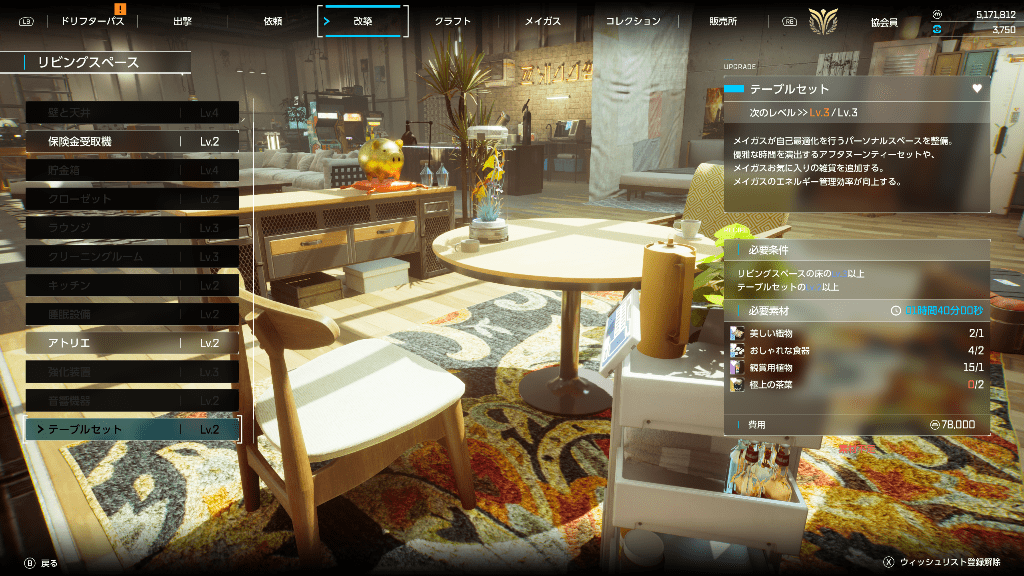Switch to the 出撃 tab

[182, 21]
